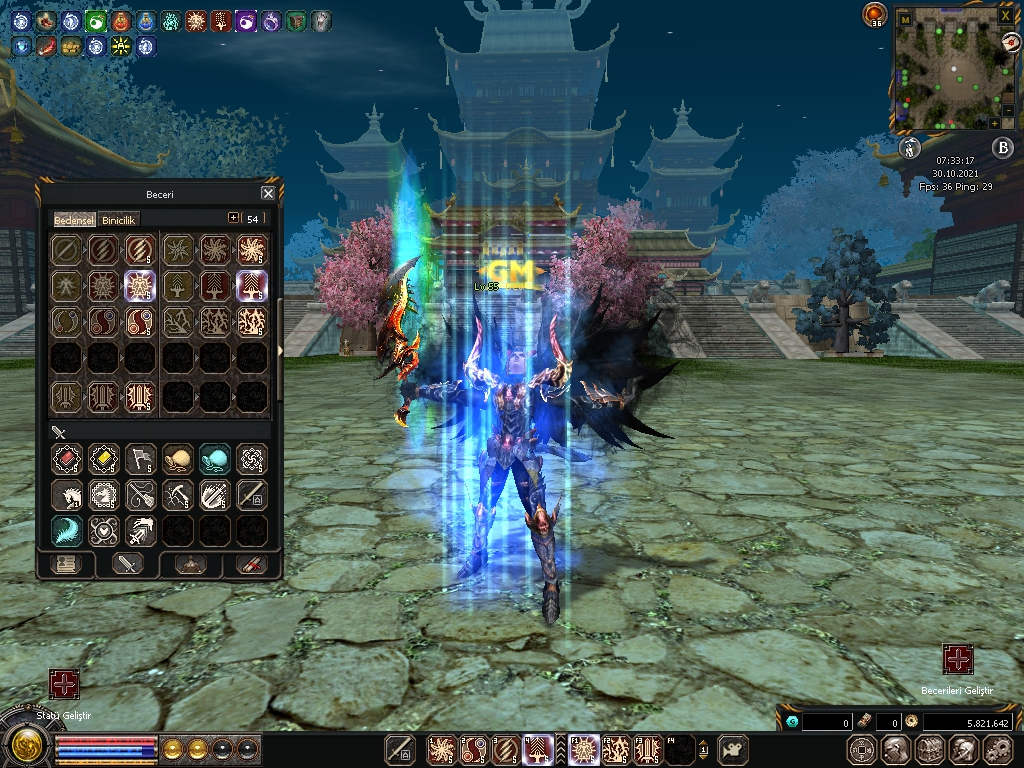Toggle the camera view button on hotbar
Image resolution: width=1024 pixels, height=768 pixels.
pos(735,748)
